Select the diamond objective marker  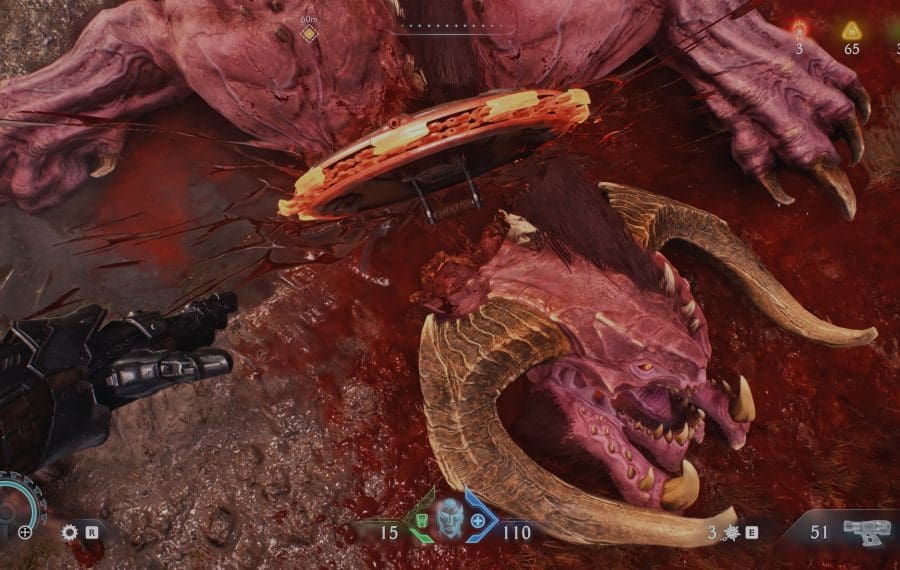[309, 34]
